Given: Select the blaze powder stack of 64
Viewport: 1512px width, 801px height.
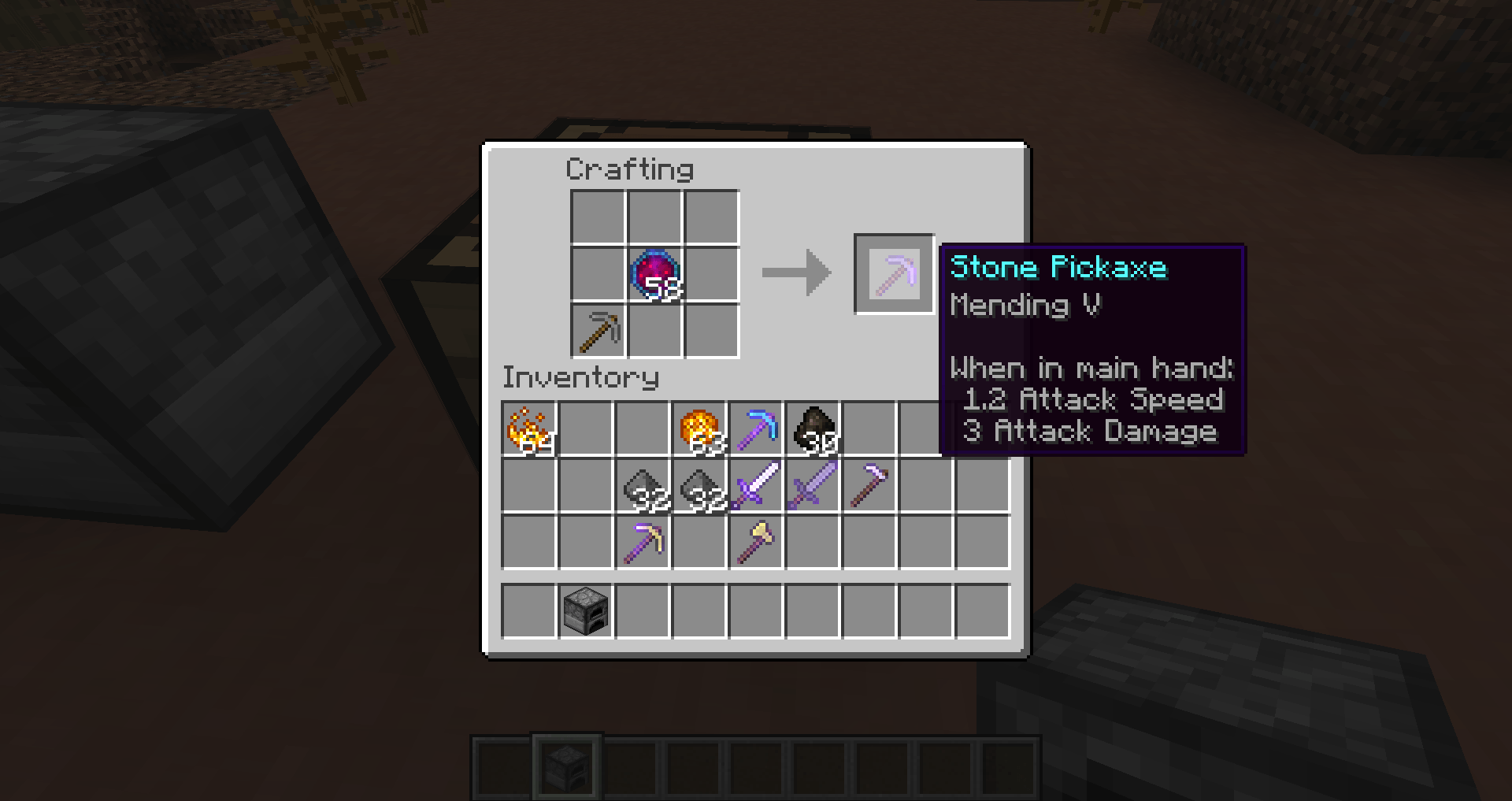Looking at the screenshot, I should pos(529,429).
